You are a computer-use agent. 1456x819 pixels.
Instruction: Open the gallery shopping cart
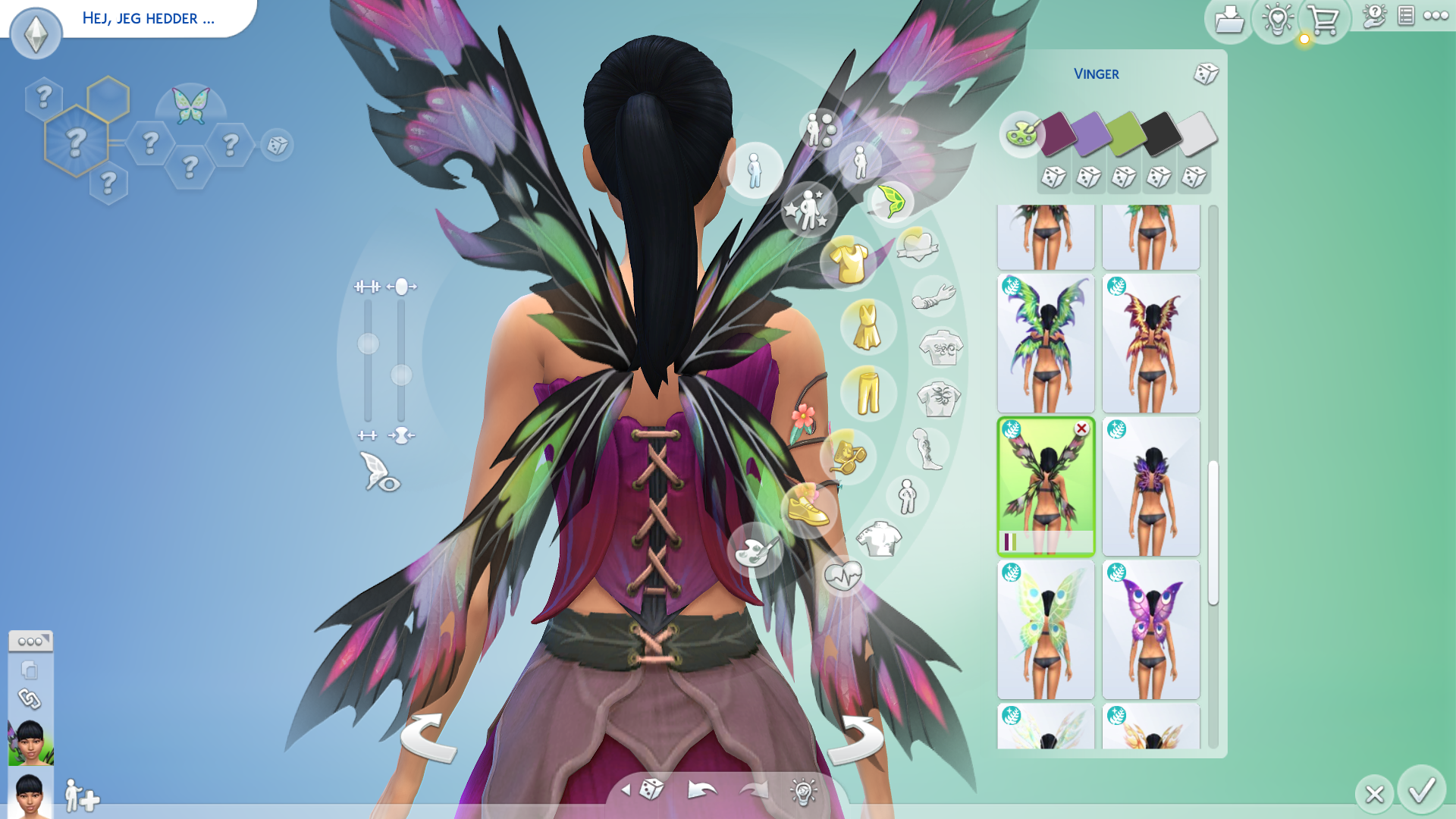click(x=1323, y=20)
